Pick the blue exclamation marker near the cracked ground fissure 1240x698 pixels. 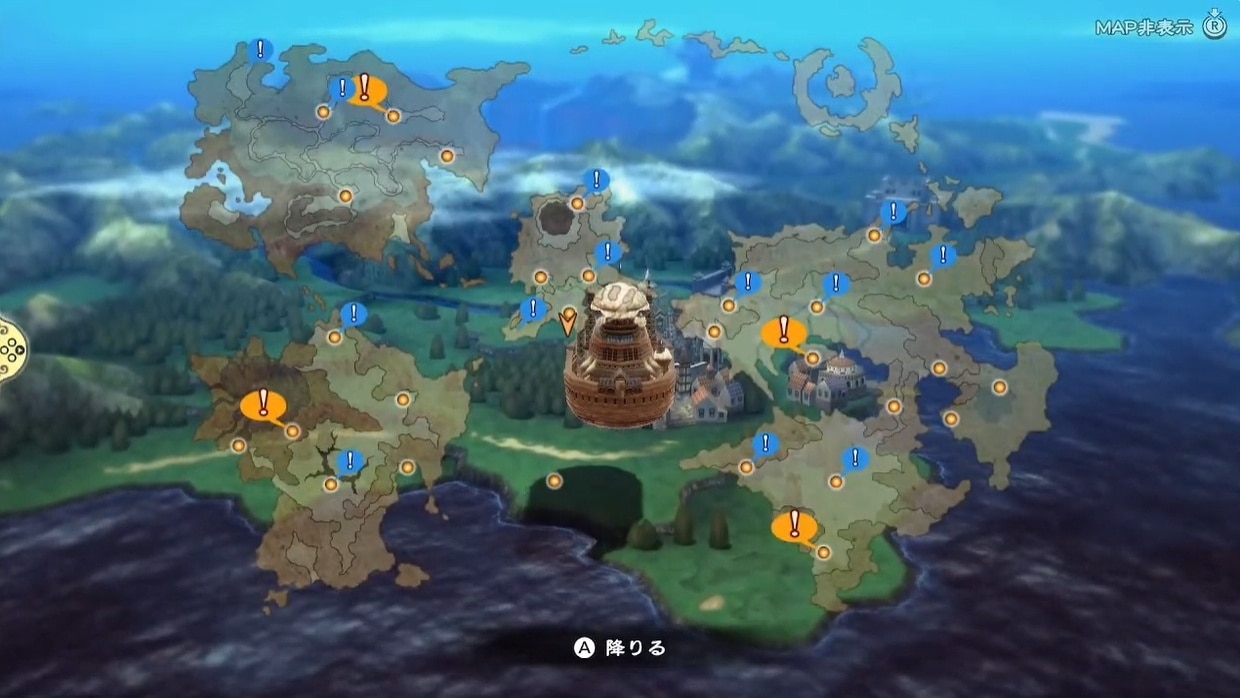coord(350,463)
